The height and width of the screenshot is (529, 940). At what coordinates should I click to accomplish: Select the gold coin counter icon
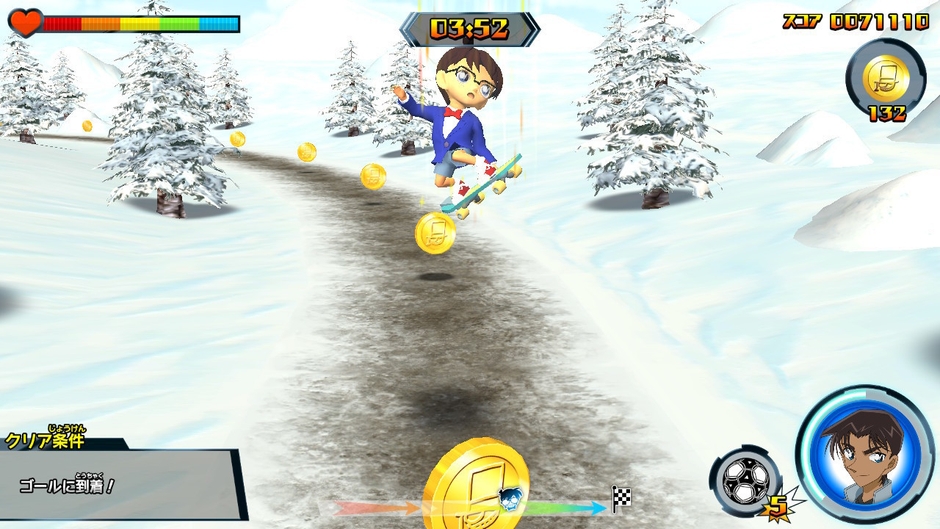click(886, 73)
